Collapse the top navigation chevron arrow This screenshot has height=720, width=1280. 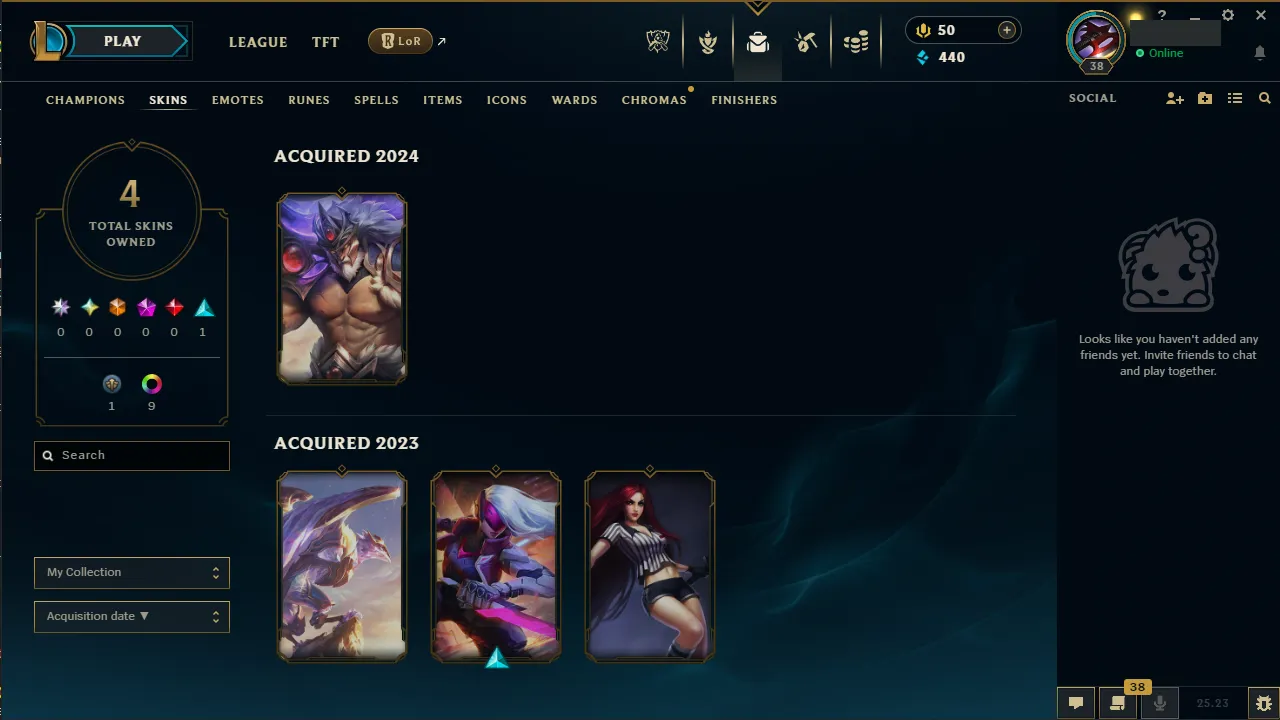click(758, 8)
